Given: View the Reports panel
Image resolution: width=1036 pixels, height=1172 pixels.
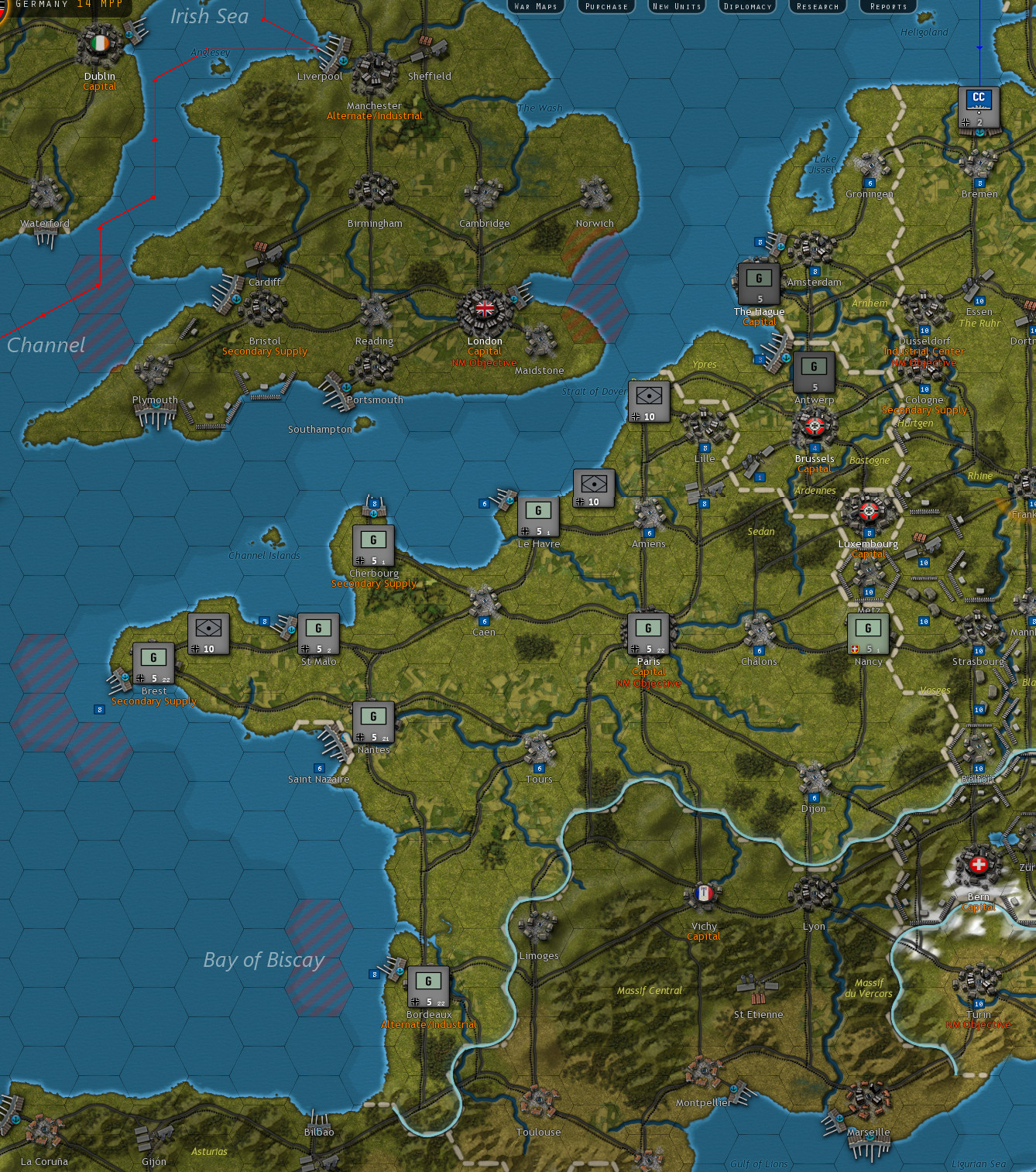Looking at the screenshot, I should click(887, 6).
